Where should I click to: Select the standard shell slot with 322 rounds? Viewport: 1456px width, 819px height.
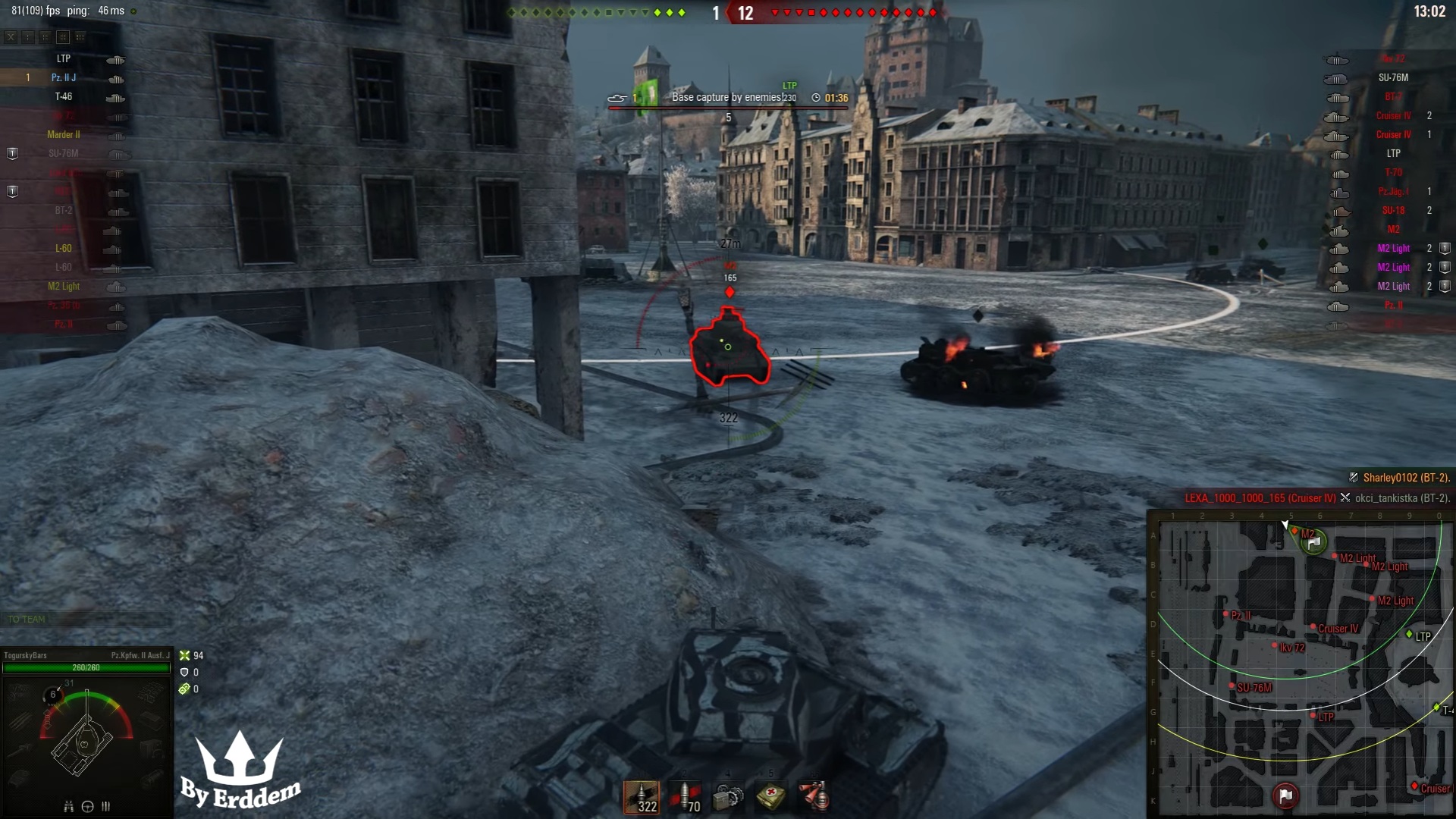pyautogui.click(x=642, y=797)
